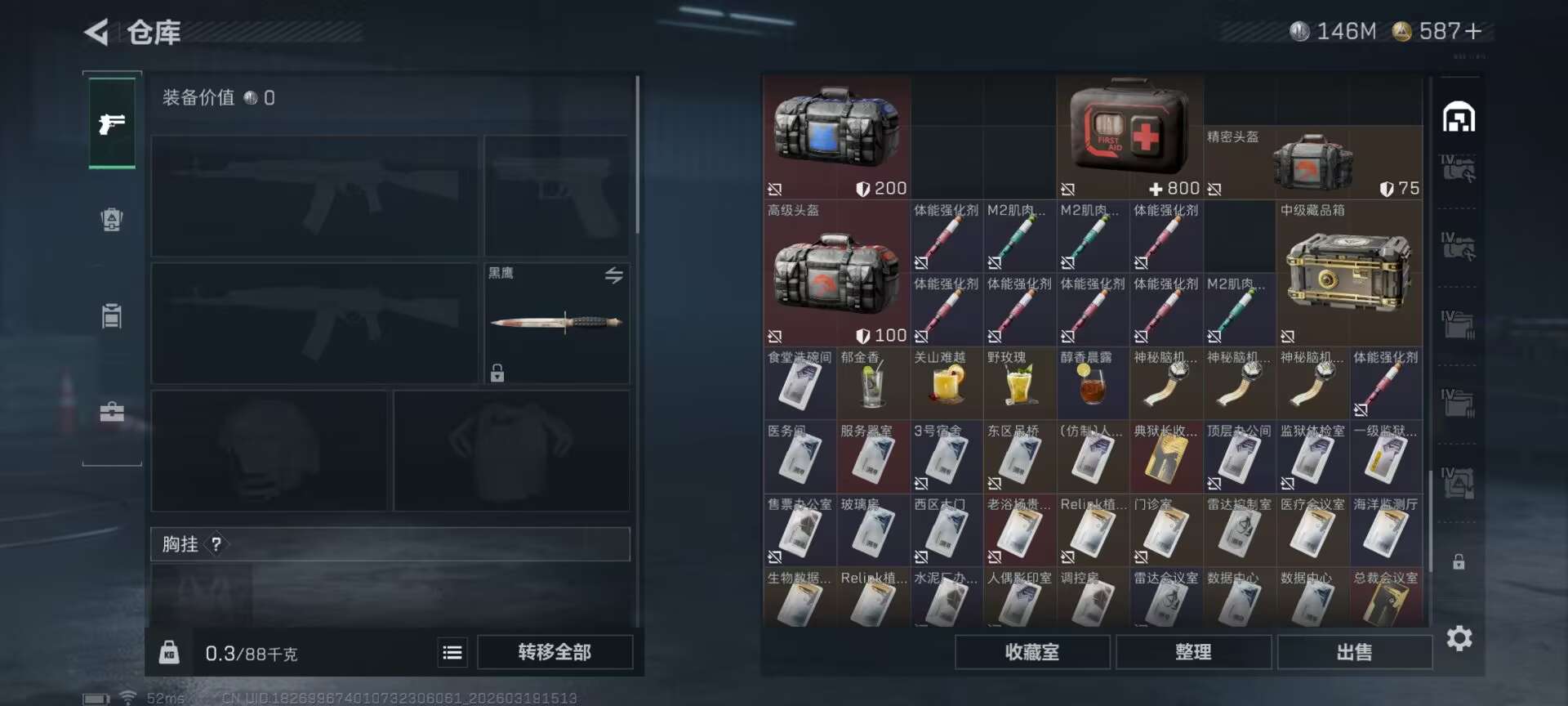Open the chest rig equipment tab

point(111,315)
